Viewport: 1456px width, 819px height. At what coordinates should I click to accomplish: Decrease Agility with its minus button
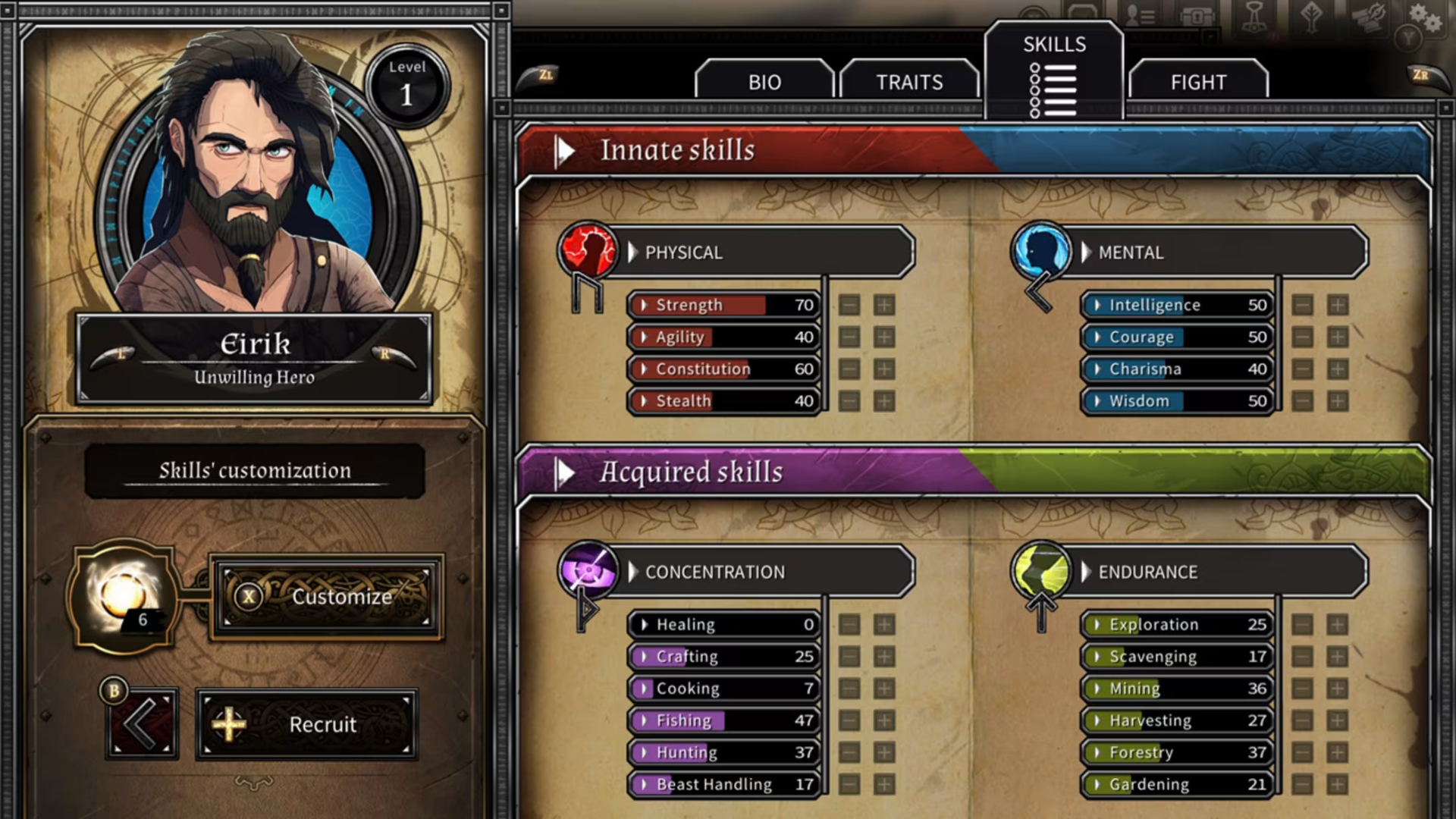(849, 337)
